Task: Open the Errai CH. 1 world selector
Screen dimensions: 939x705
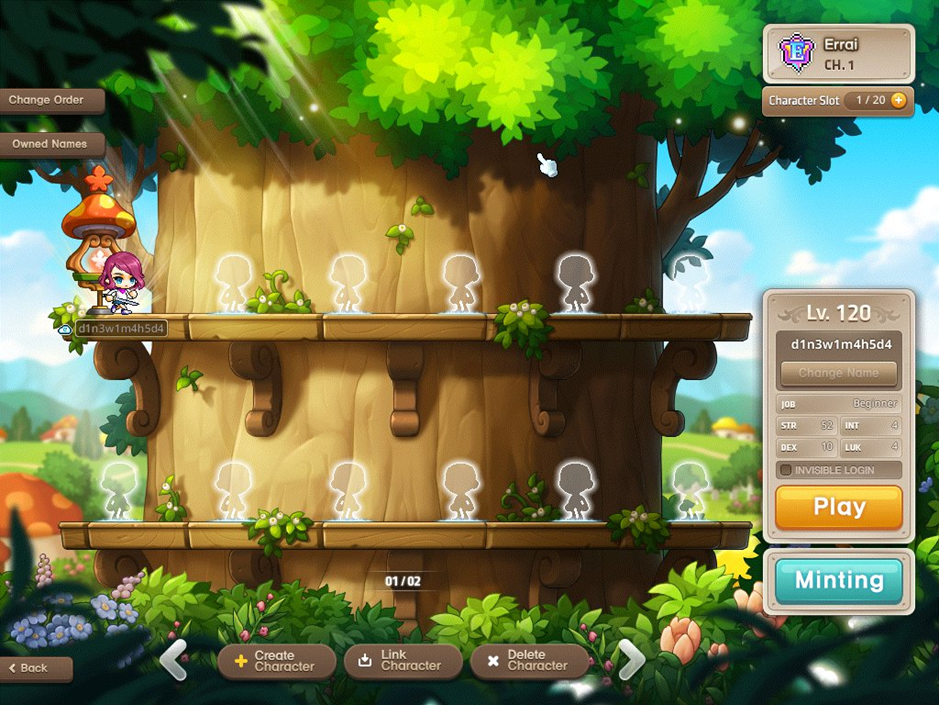Action: point(838,53)
